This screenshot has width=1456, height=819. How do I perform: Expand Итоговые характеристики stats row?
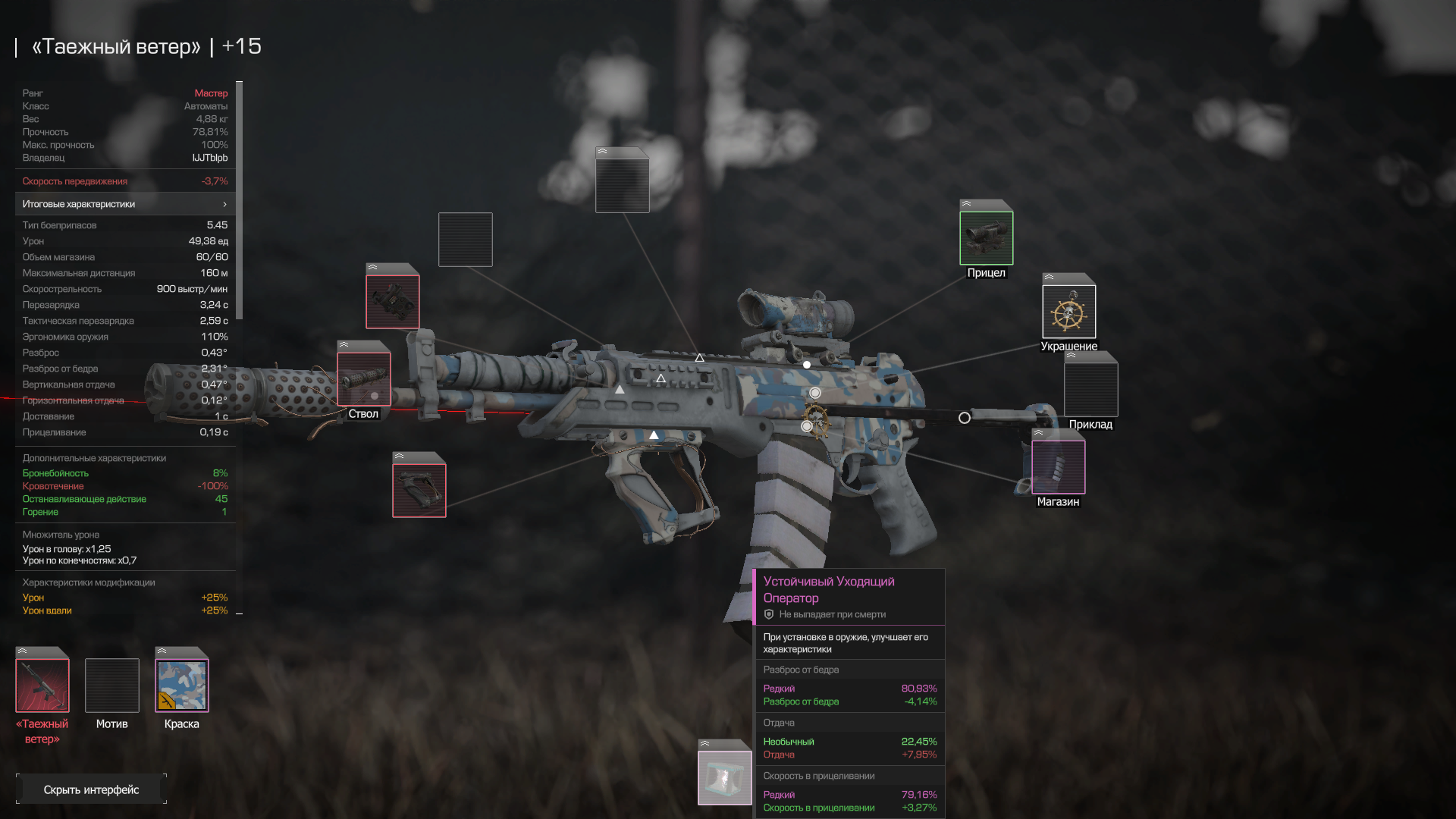(x=125, y=204)
